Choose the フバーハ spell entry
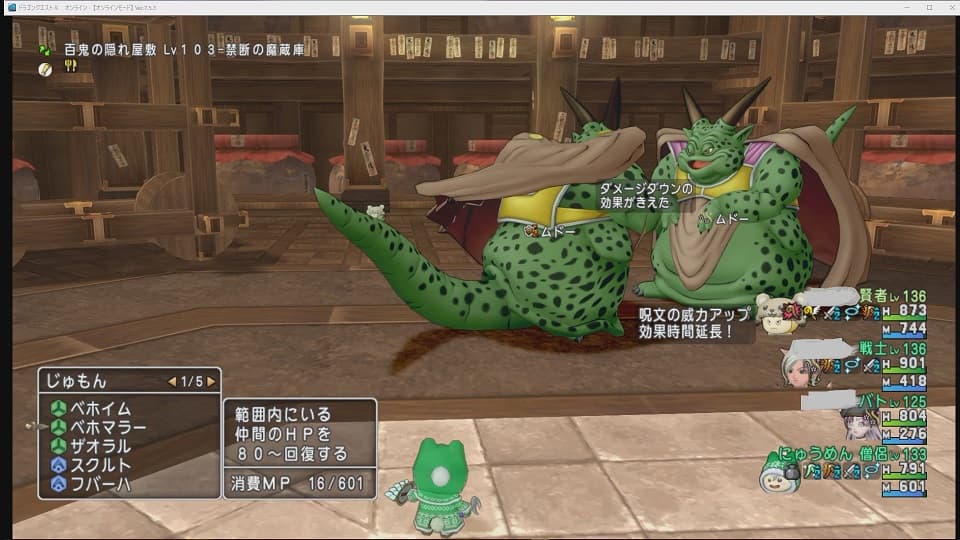960x540 pixels. click(x=100, y=485)
